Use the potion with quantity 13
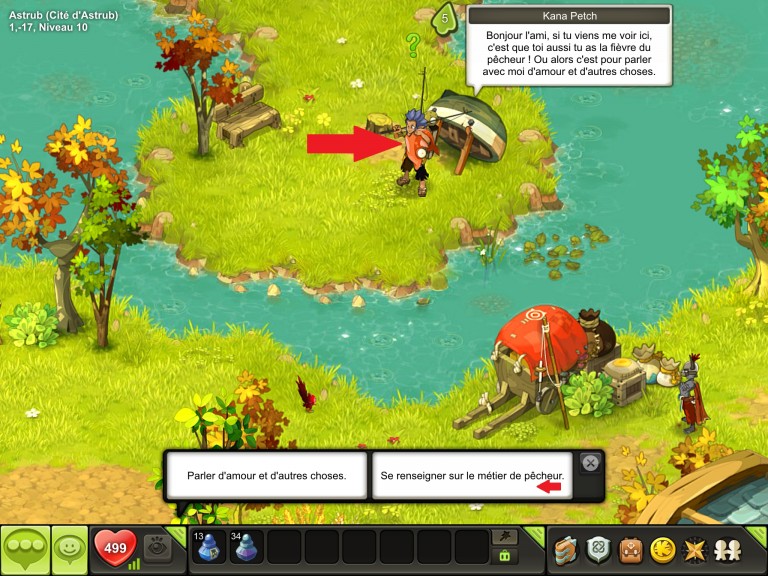 [x=209, y=548]
